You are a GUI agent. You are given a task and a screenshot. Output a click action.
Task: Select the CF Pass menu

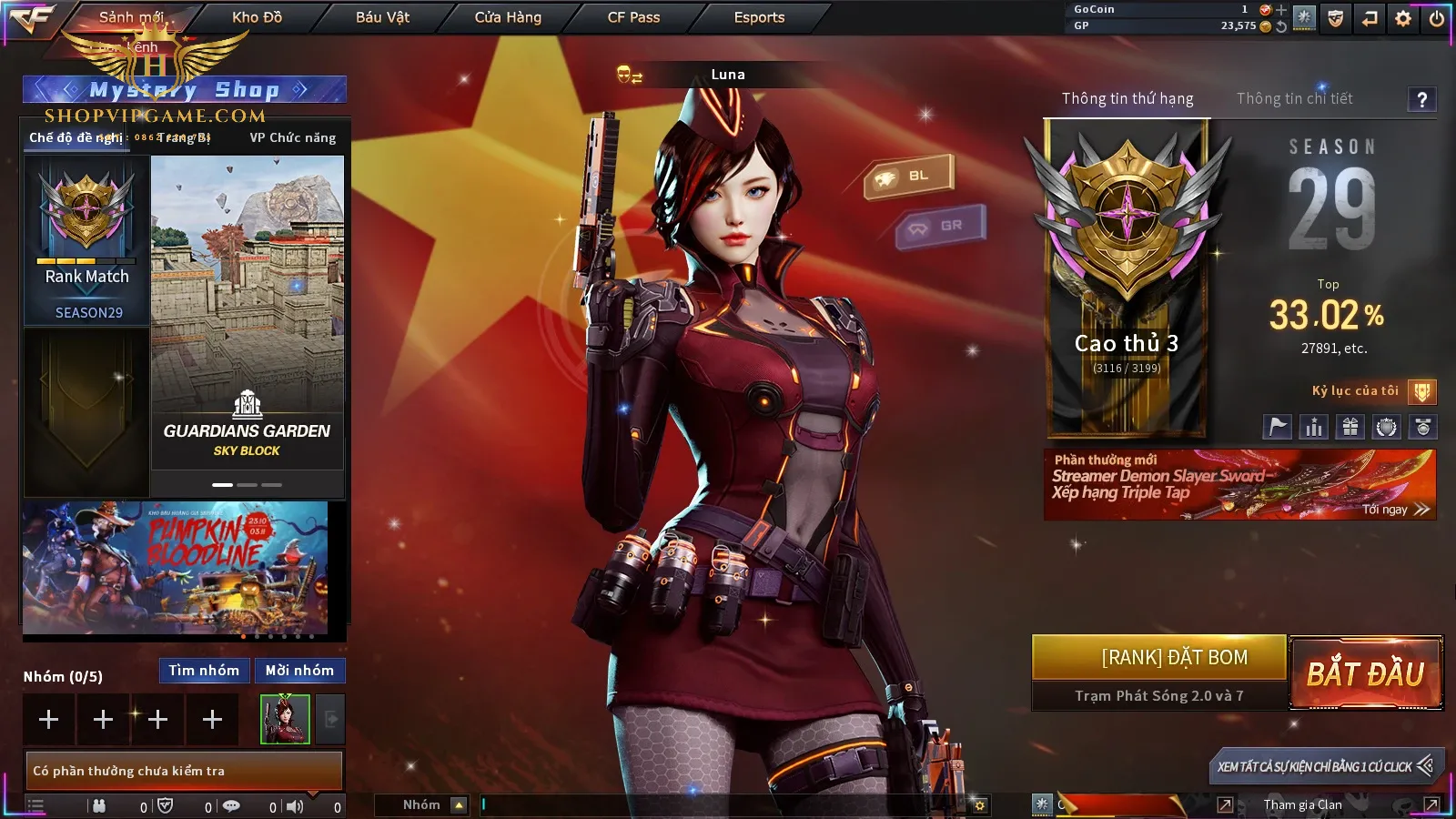[x=633, y=17]
